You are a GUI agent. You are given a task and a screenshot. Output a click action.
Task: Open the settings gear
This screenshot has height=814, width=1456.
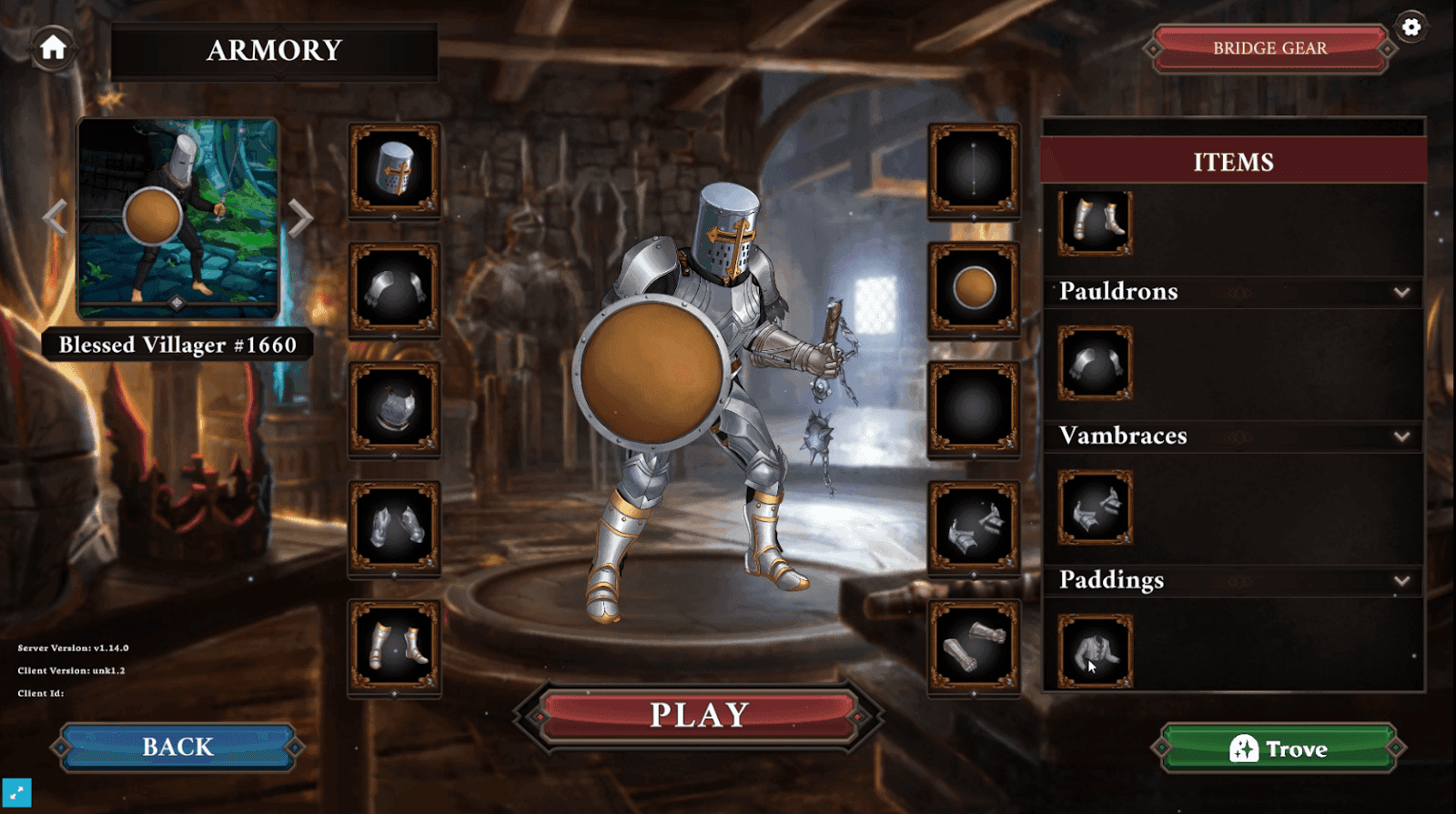tap(1412, 27)
